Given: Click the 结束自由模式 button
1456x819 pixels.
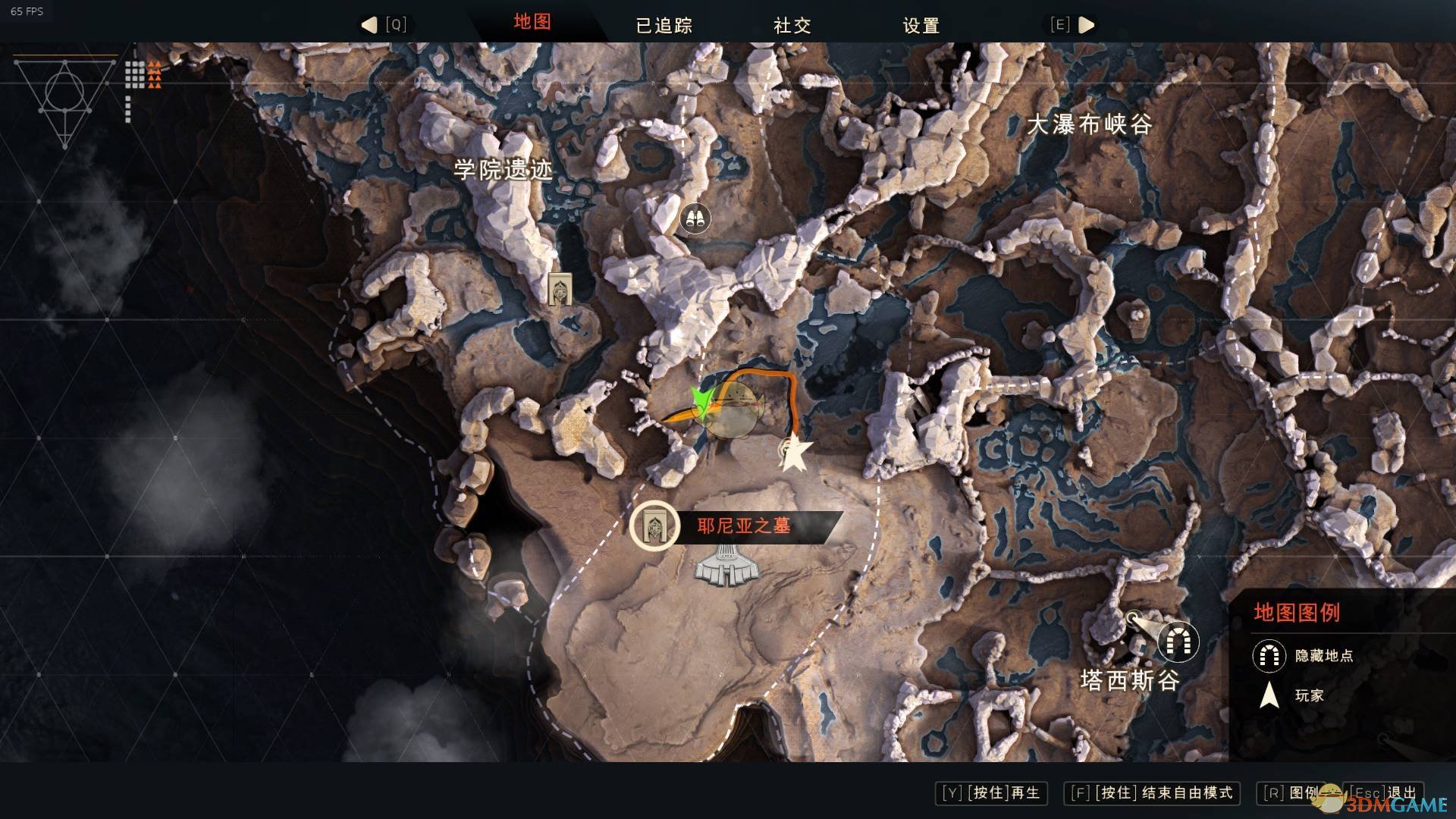Looking at the screenshot, I should coord(1152,793).
